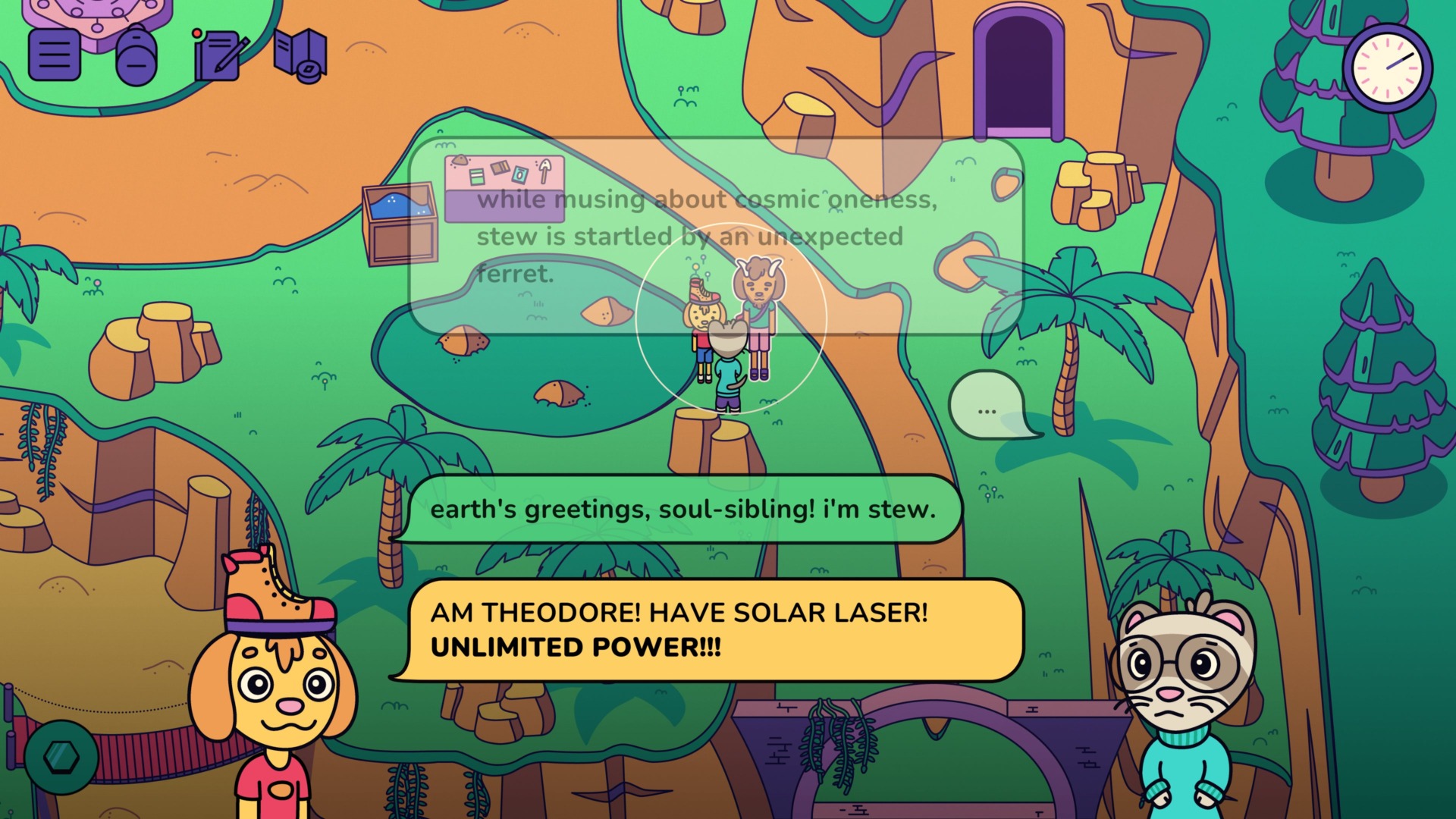Open the journal with red notification dot
Image resolution: width=1456 pixels, height=819 pixels.
(218, 57)
